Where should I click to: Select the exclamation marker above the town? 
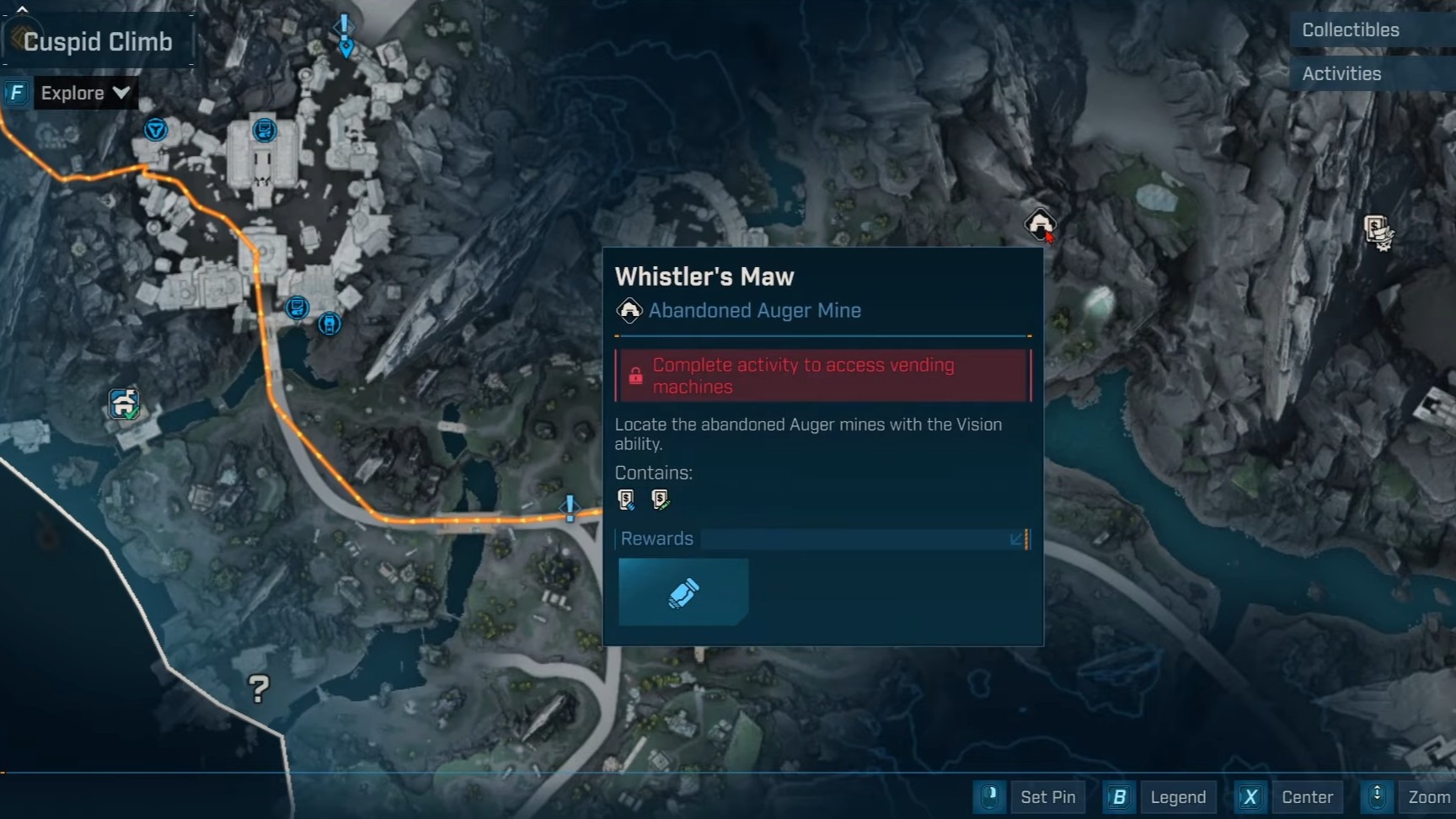[345, 34]
